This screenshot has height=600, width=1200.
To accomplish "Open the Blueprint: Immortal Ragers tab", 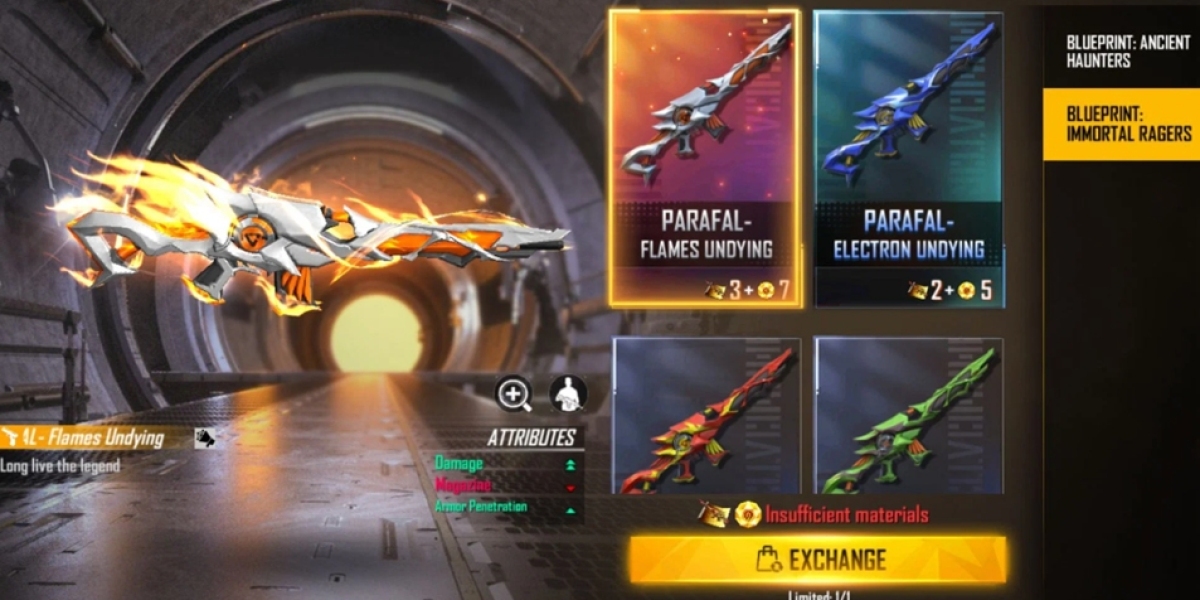I will point(1120,124).
